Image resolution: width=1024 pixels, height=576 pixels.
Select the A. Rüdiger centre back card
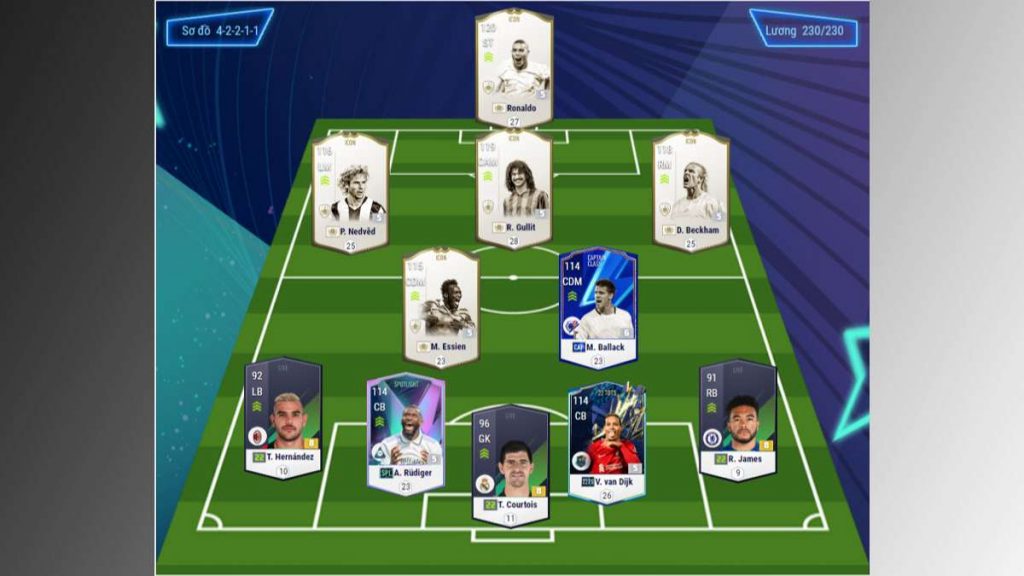(x=406, y=430)
